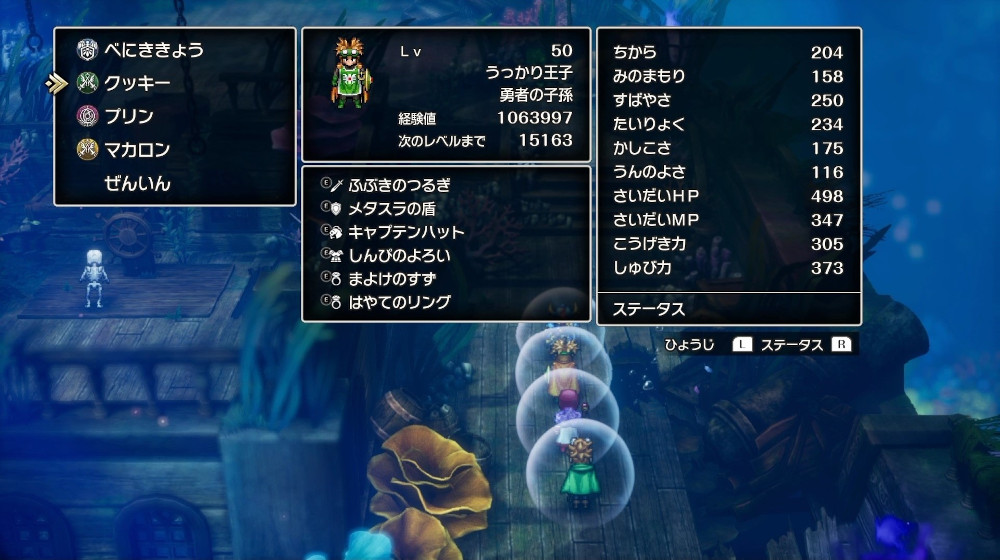Choose the ぜんいん (everyone) option

tap(137, 184)
